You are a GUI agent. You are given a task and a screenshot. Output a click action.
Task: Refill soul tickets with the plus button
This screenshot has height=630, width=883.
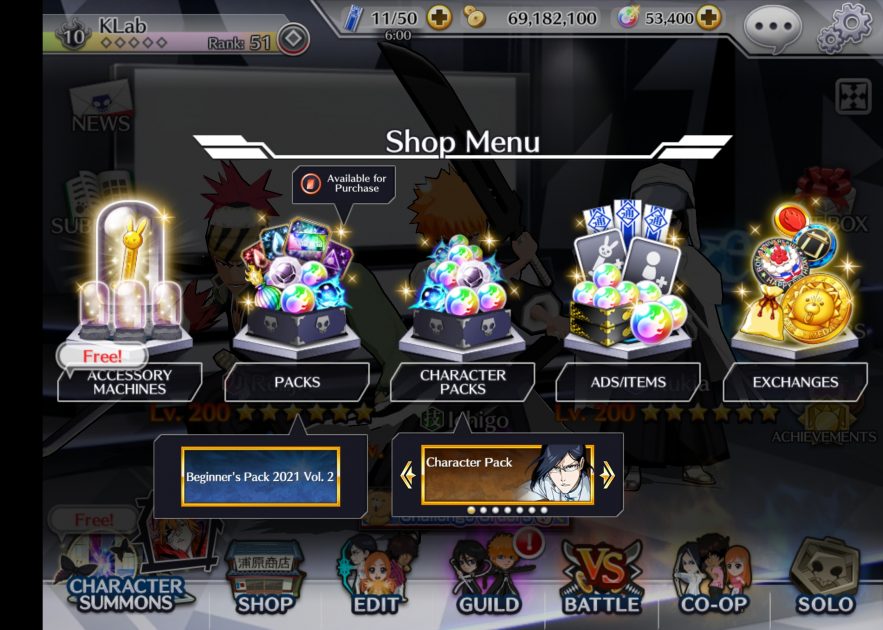pos(438,17)
